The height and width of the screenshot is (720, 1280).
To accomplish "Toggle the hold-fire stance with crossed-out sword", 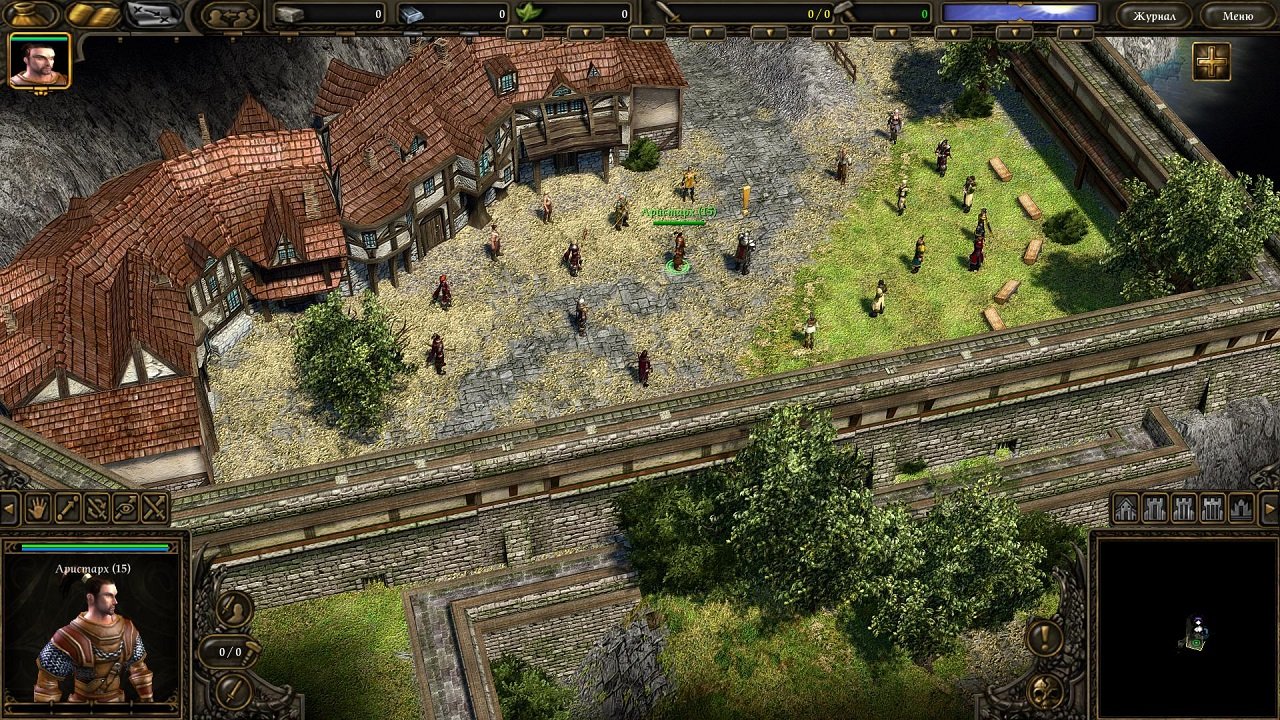I will pyautogui.click(x=96, y=510).
